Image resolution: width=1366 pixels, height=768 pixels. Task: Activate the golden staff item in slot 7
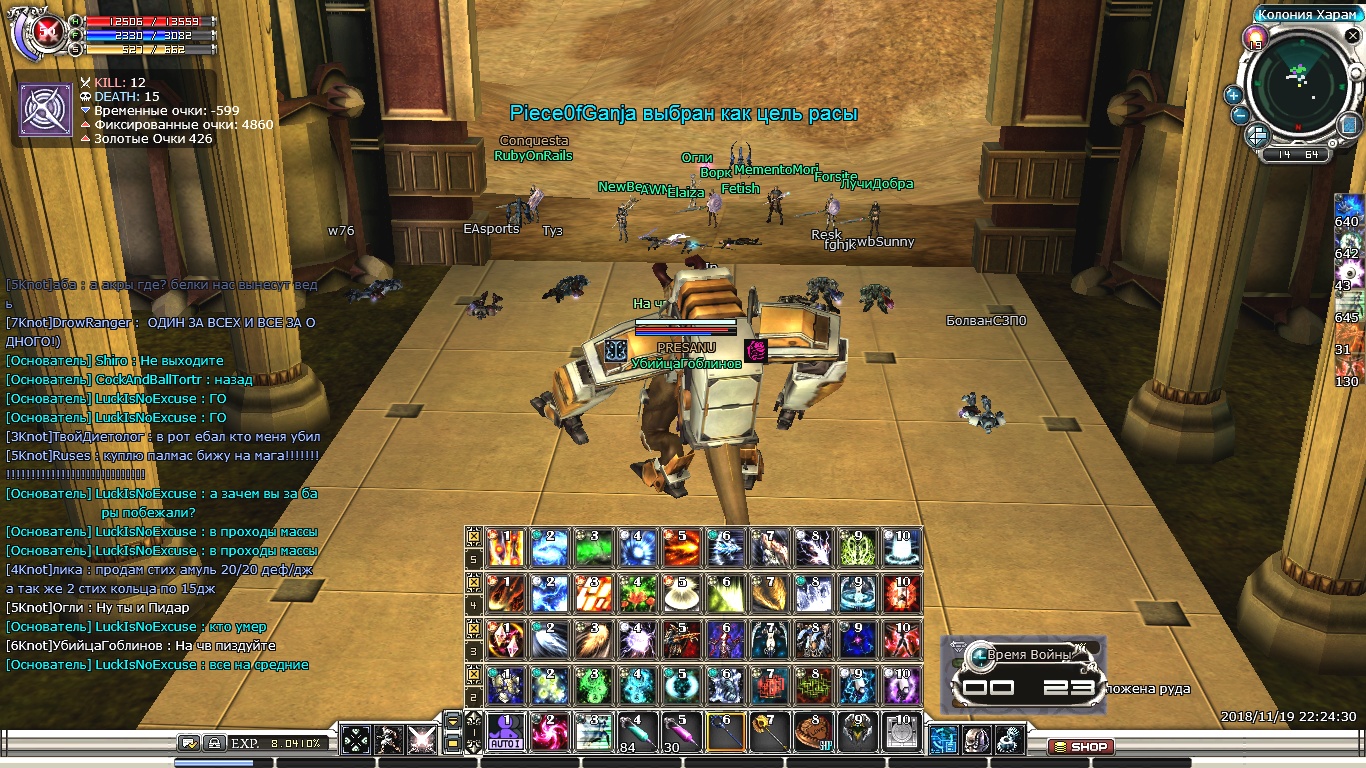coord(769,733)
